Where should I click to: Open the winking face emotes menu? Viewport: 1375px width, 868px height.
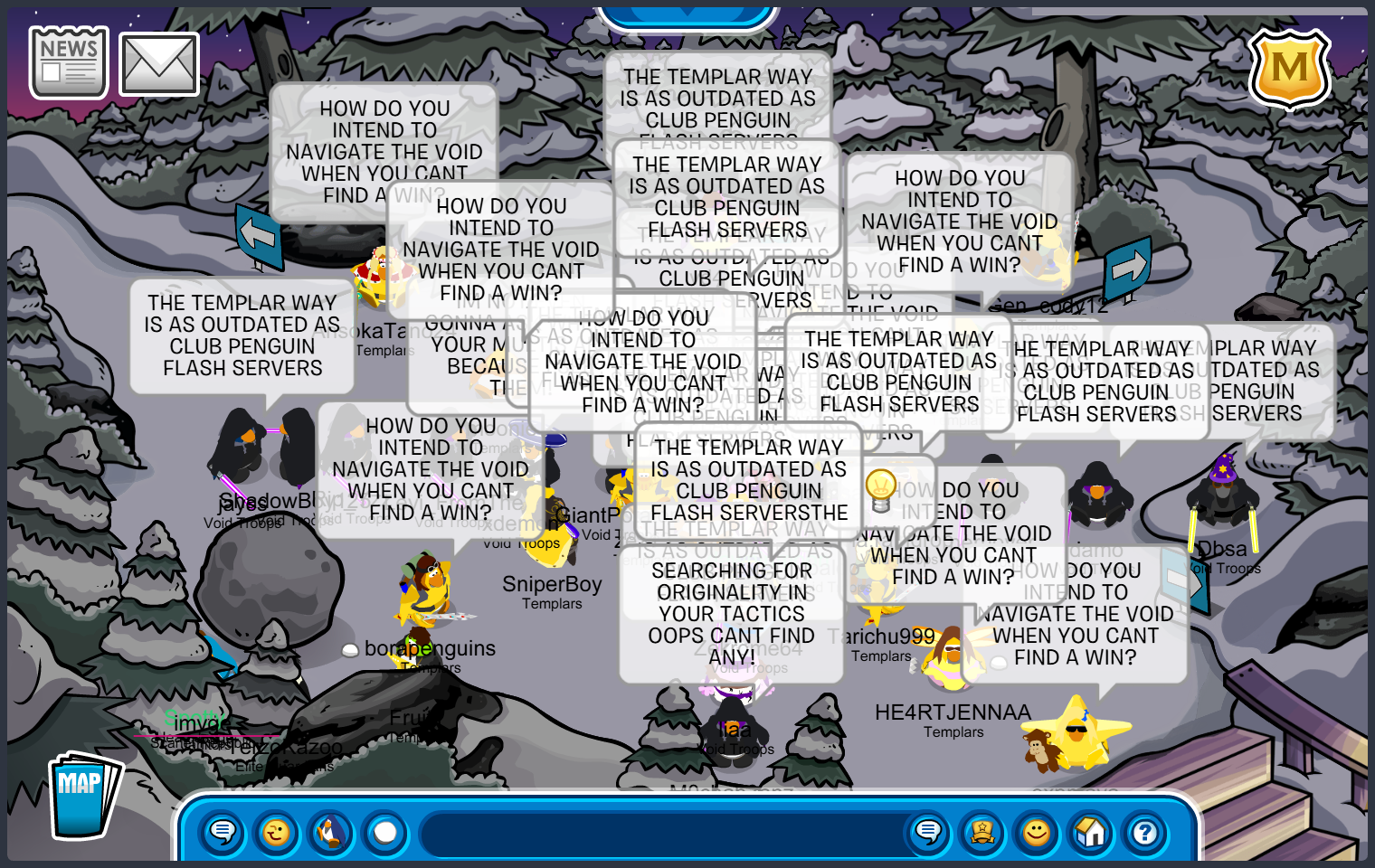[277, 833]
